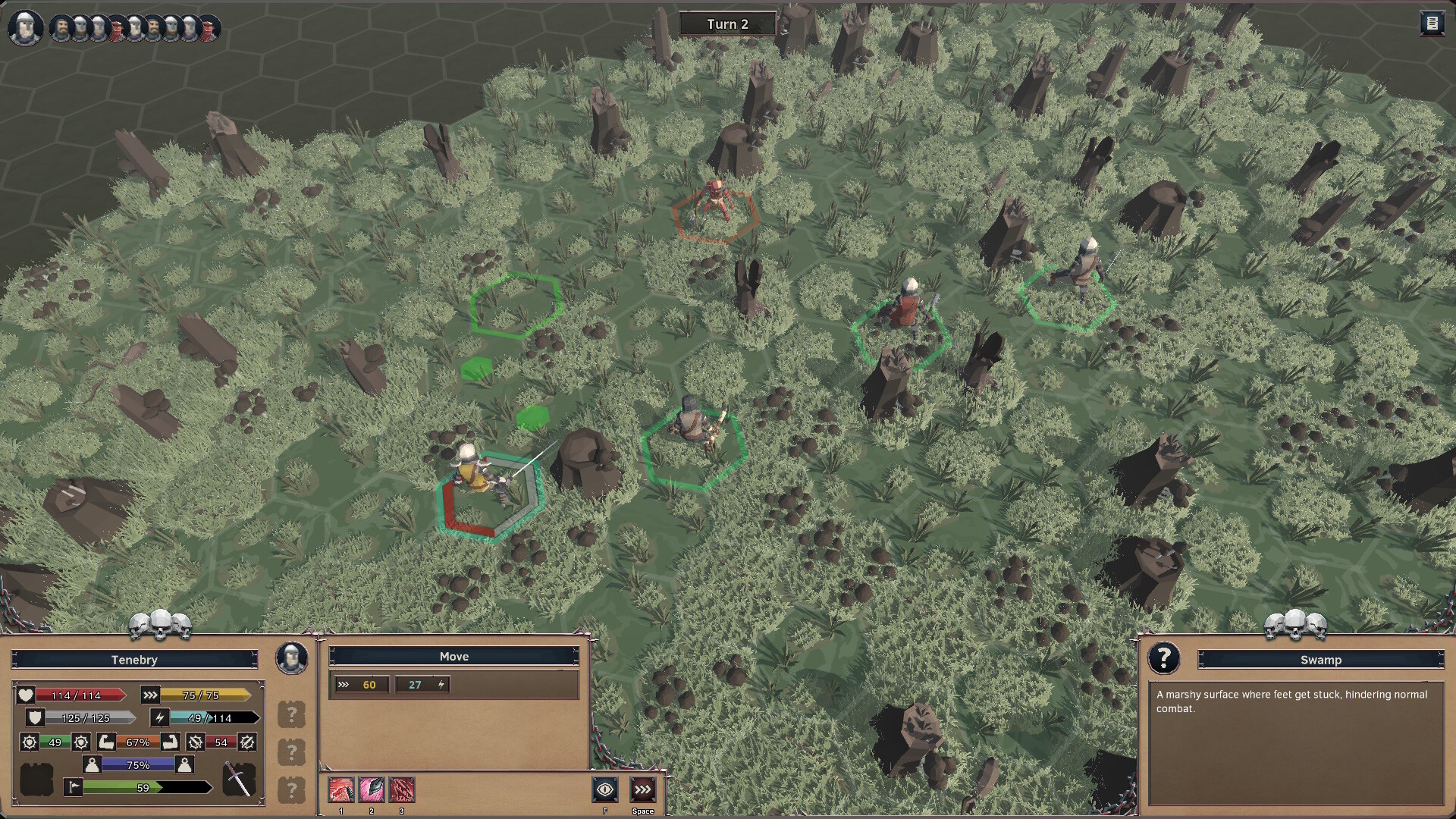Open the combat log scroll icon
Screen dimensions: 1456x819
tap(1431, 24)
